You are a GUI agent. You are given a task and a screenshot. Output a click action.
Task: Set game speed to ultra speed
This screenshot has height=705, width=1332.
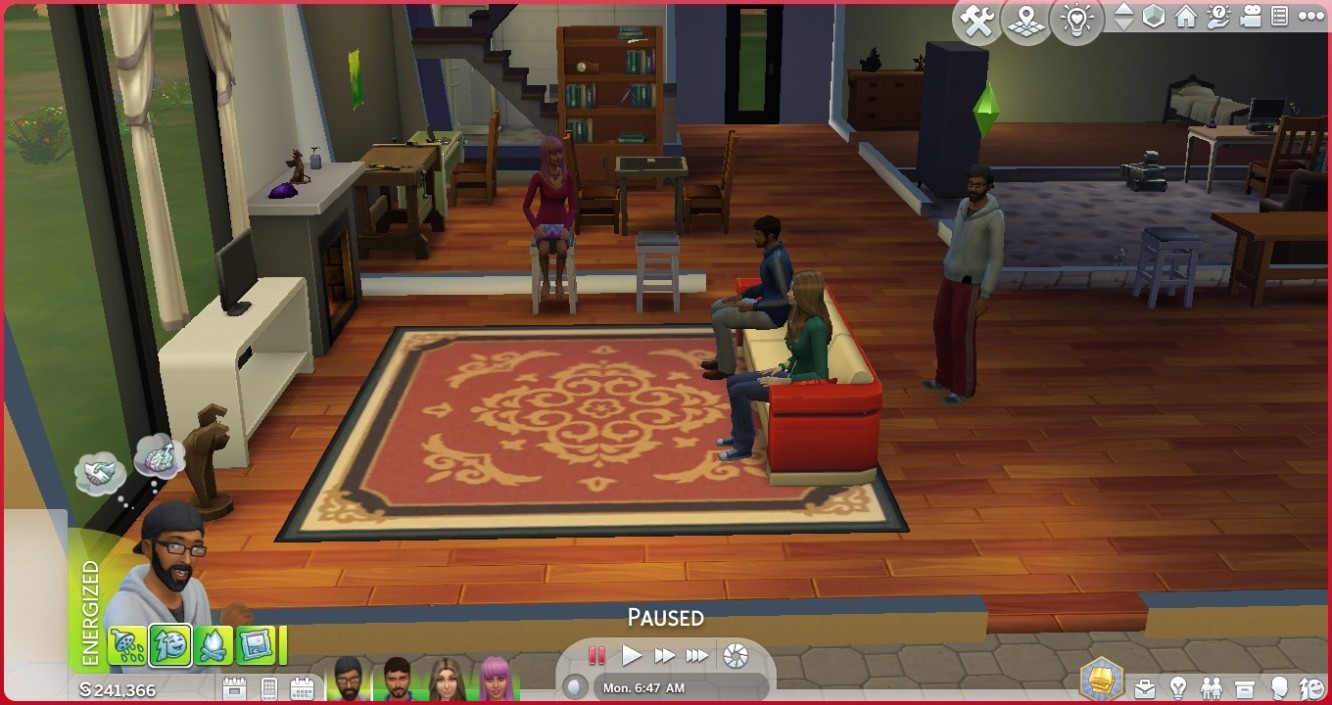pos(697,656)
